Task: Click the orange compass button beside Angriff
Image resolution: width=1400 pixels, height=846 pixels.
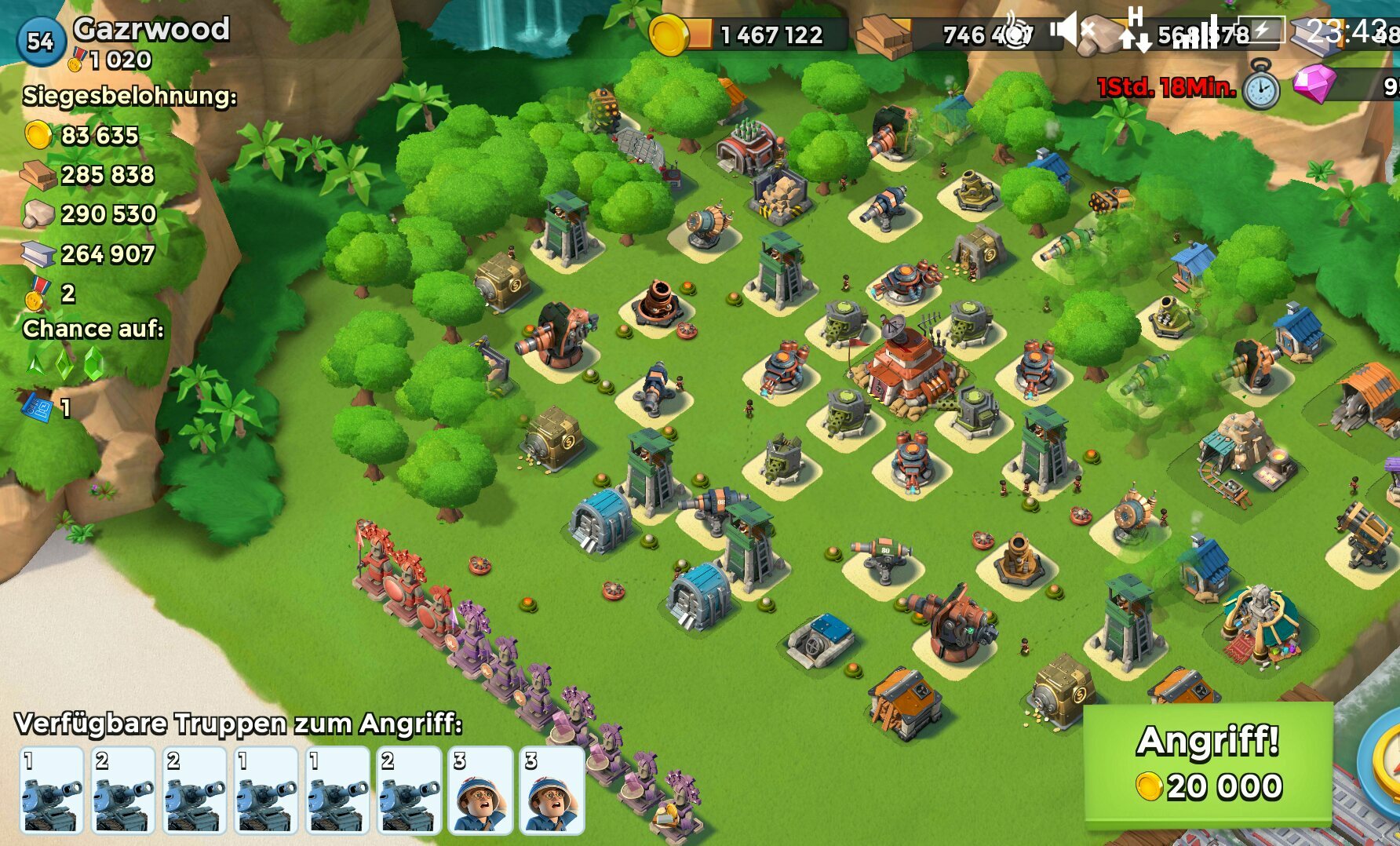Action: tap(1383, 764)
